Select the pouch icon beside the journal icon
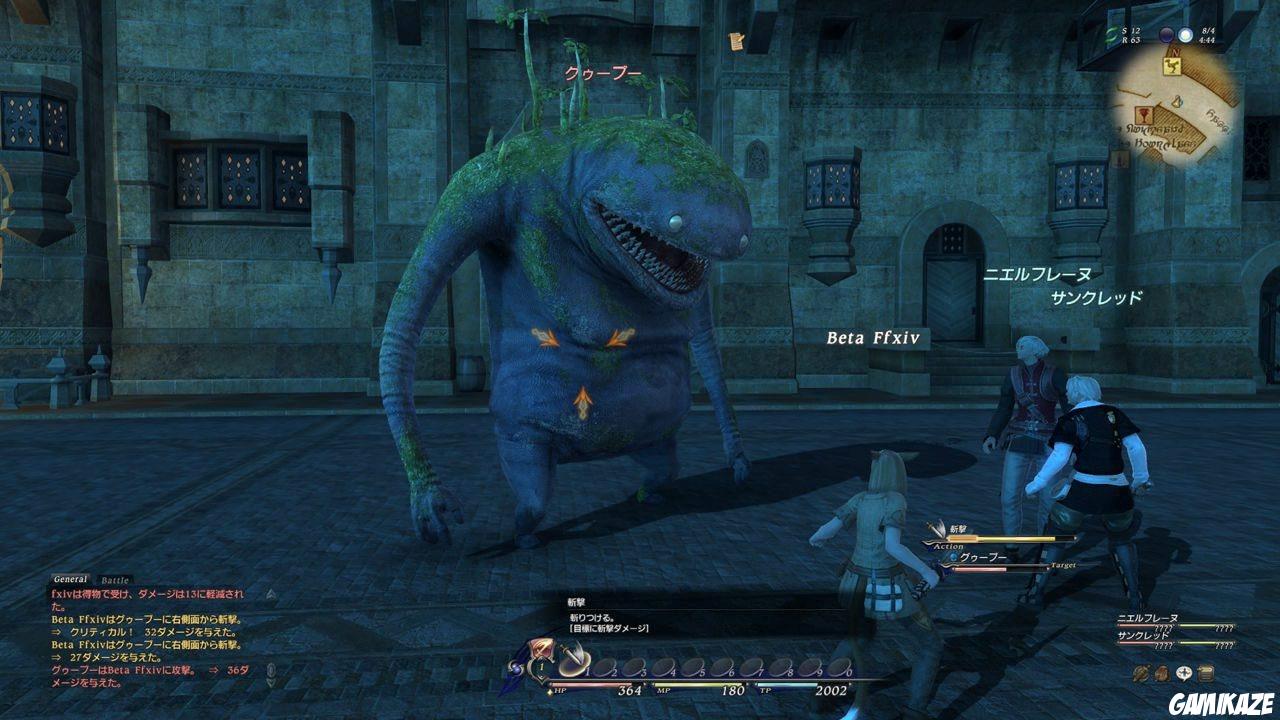The height and width of the screenshot is (720, 1280). (1162, 673)
